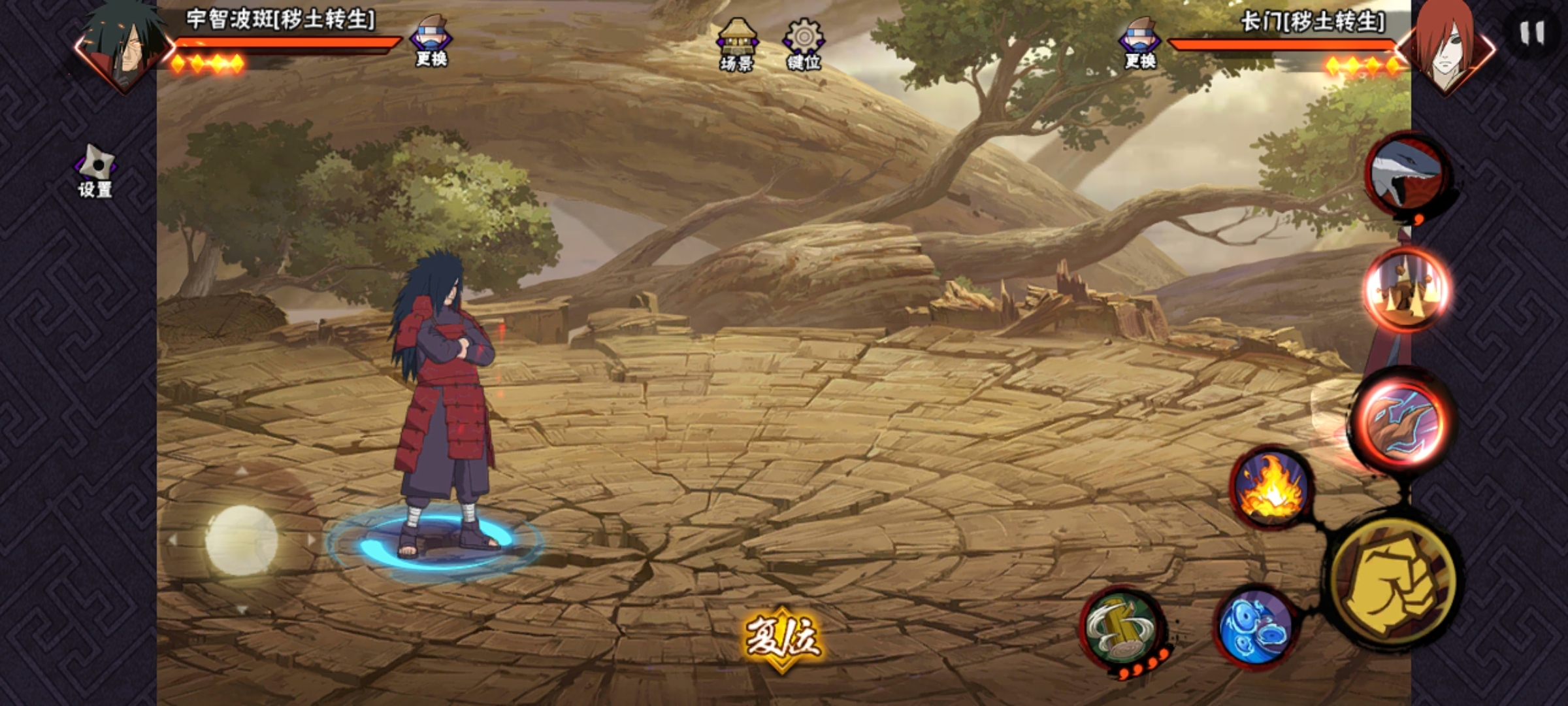Screen dimensions: 1568x706
Task: Change the player's ninja with left 更换
Action: pos(431,41)
